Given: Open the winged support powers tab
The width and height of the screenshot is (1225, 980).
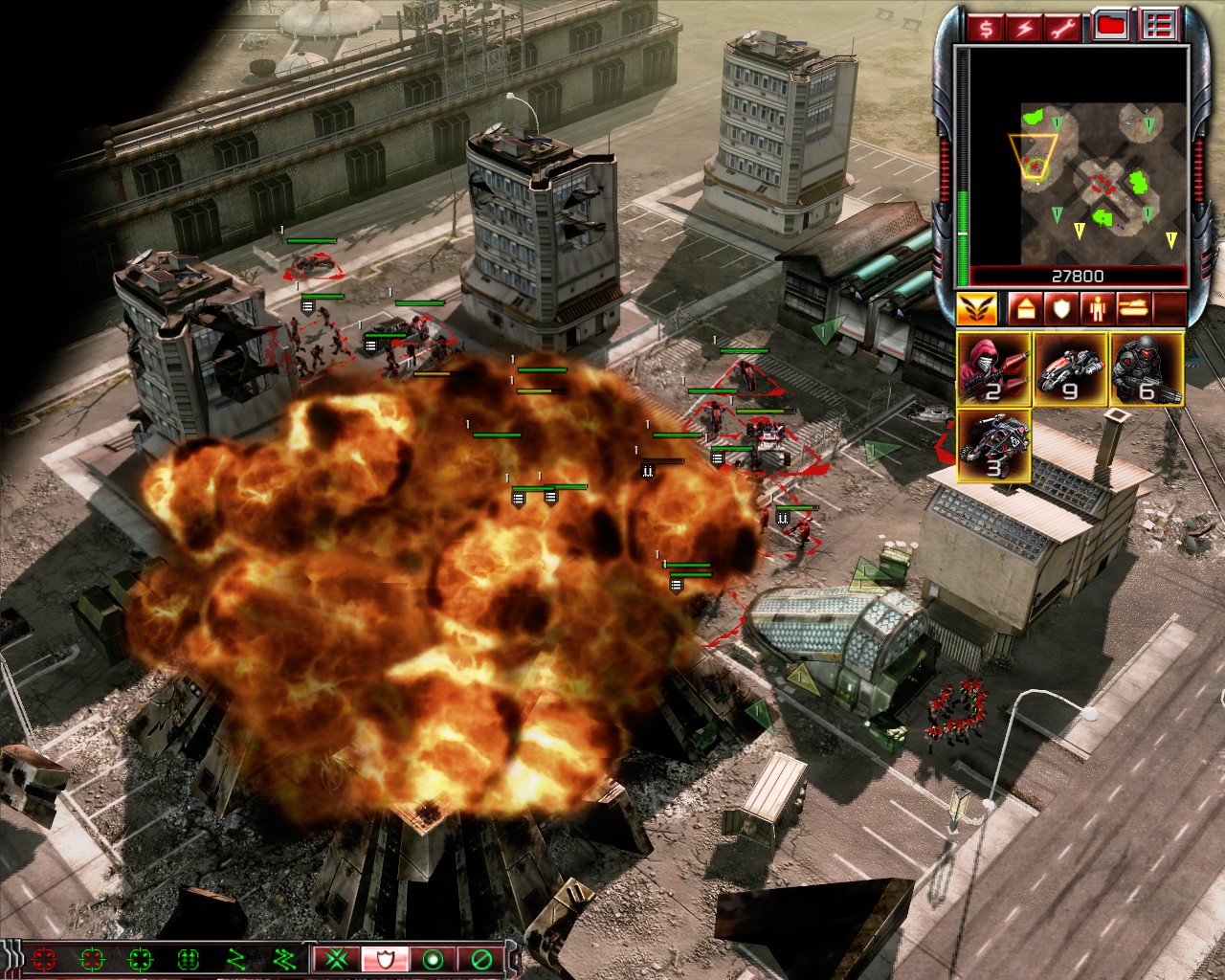Looking at the screenshot, I should 976,308.
